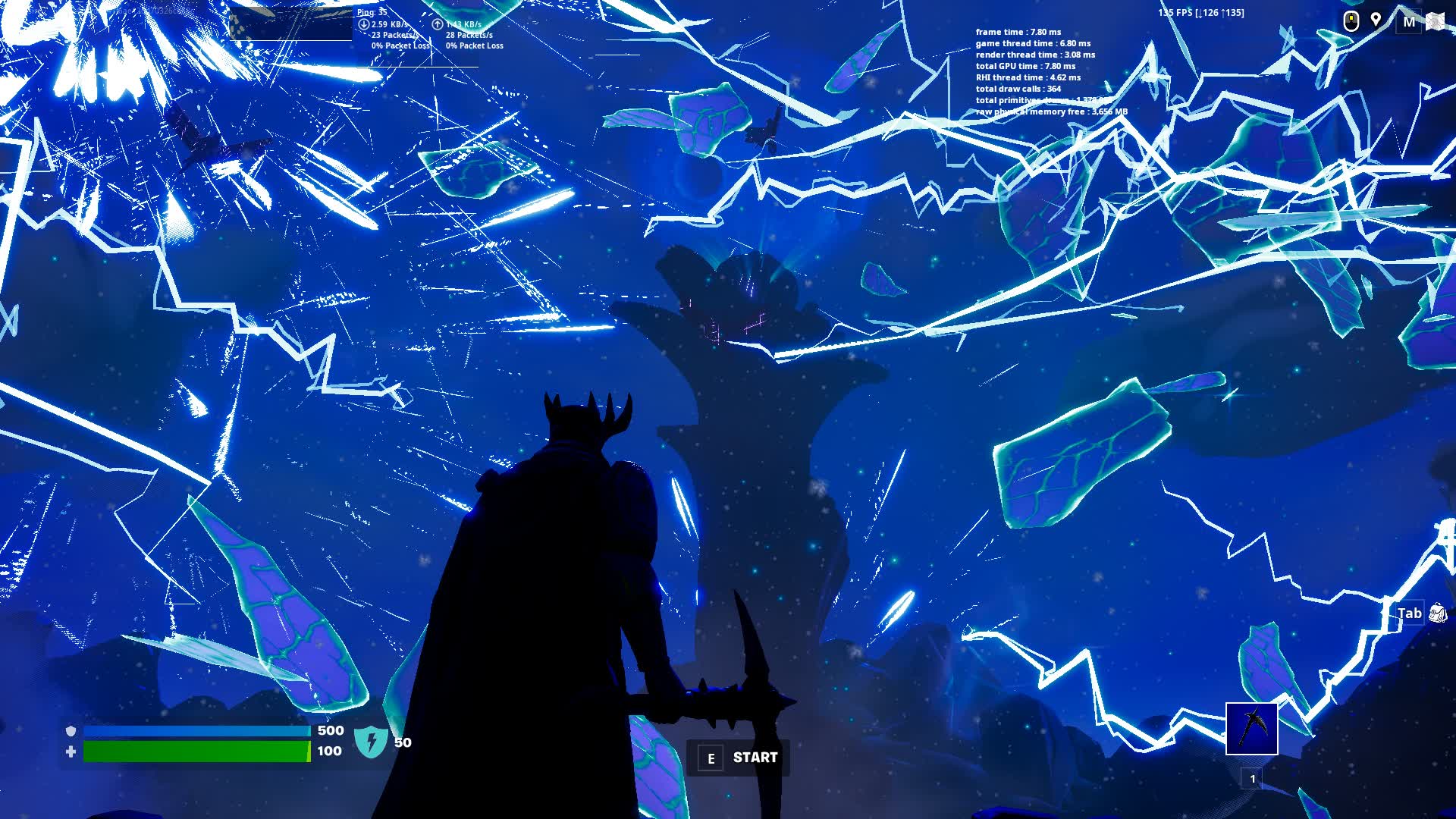Click the health cross icon beside the green bar
1456x819 pixels.
click(70, 752)
